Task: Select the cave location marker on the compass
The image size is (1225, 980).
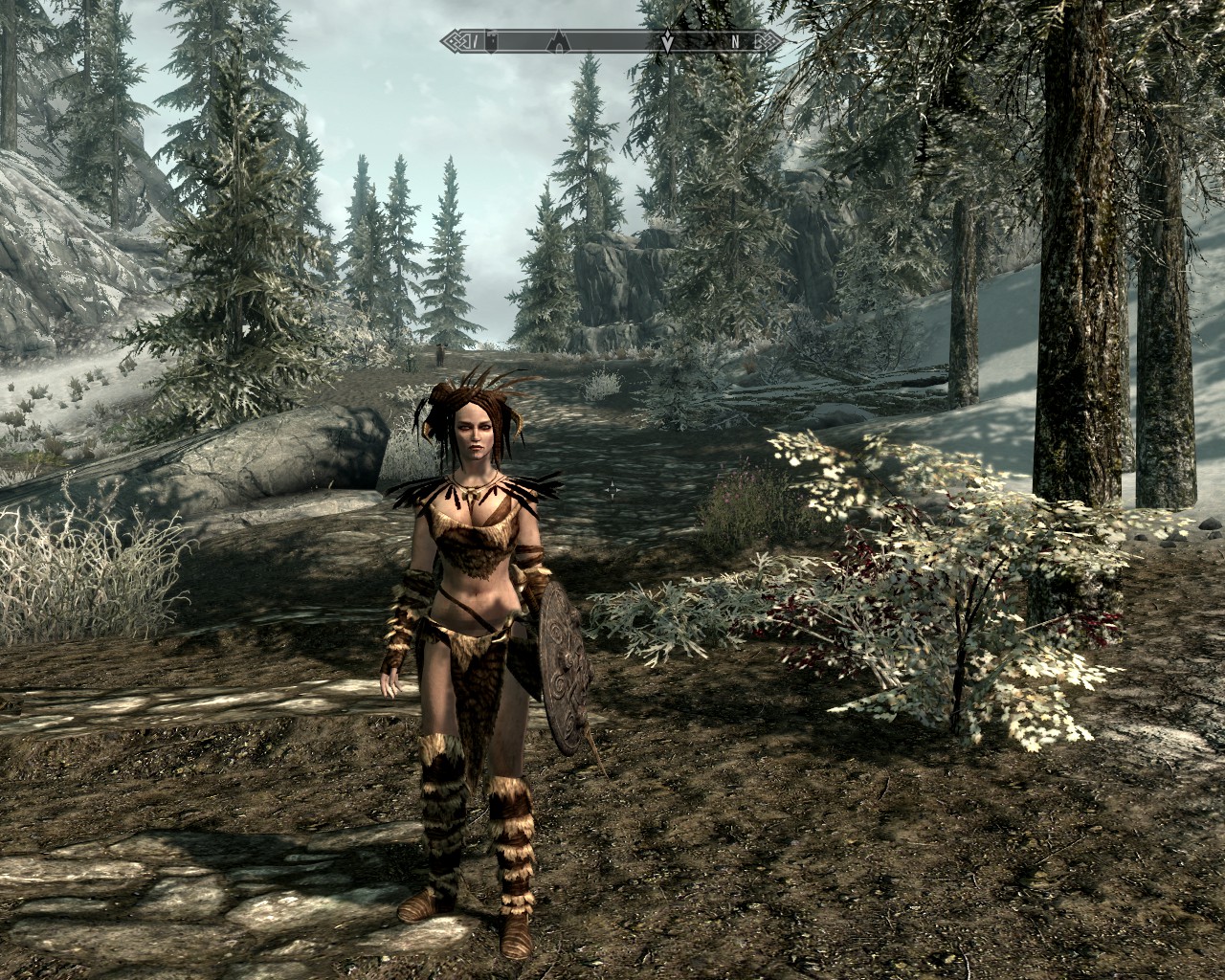Action: pyautogui.click(x=557, y=41)
